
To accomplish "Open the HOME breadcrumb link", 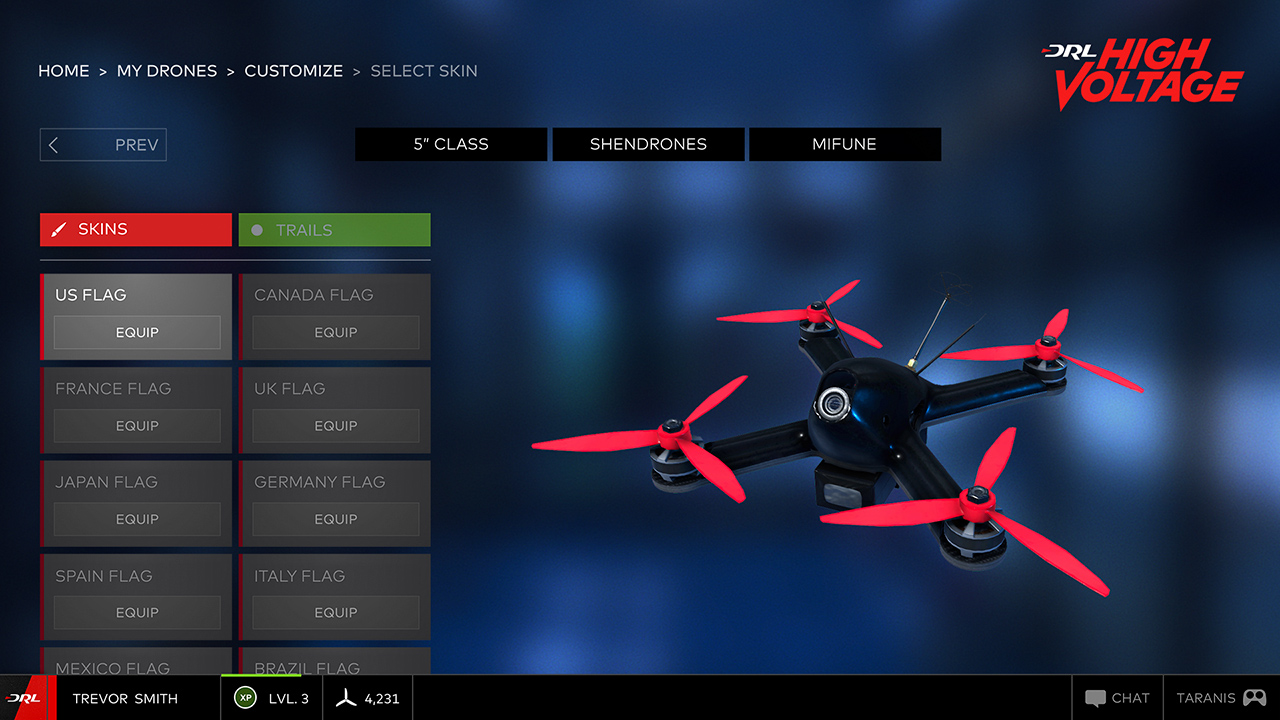I will click(64, 71).
